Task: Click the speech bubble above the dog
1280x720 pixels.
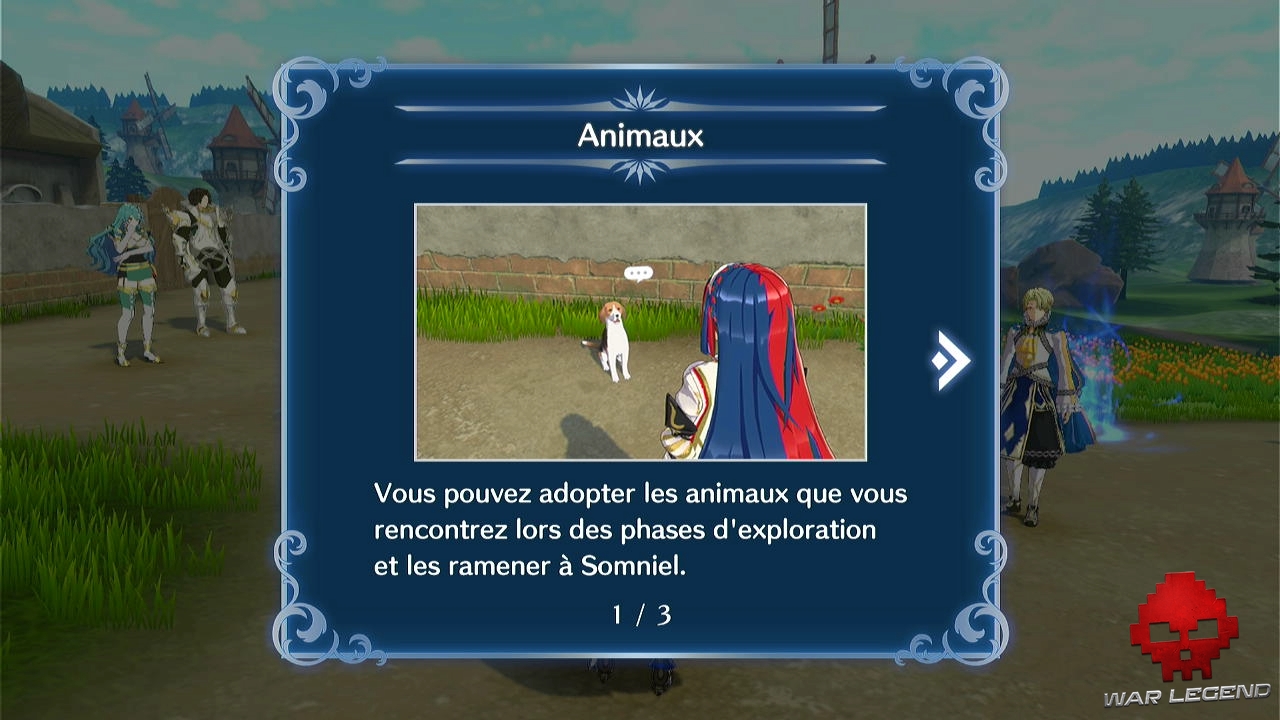Action: [x=637, y=271]
